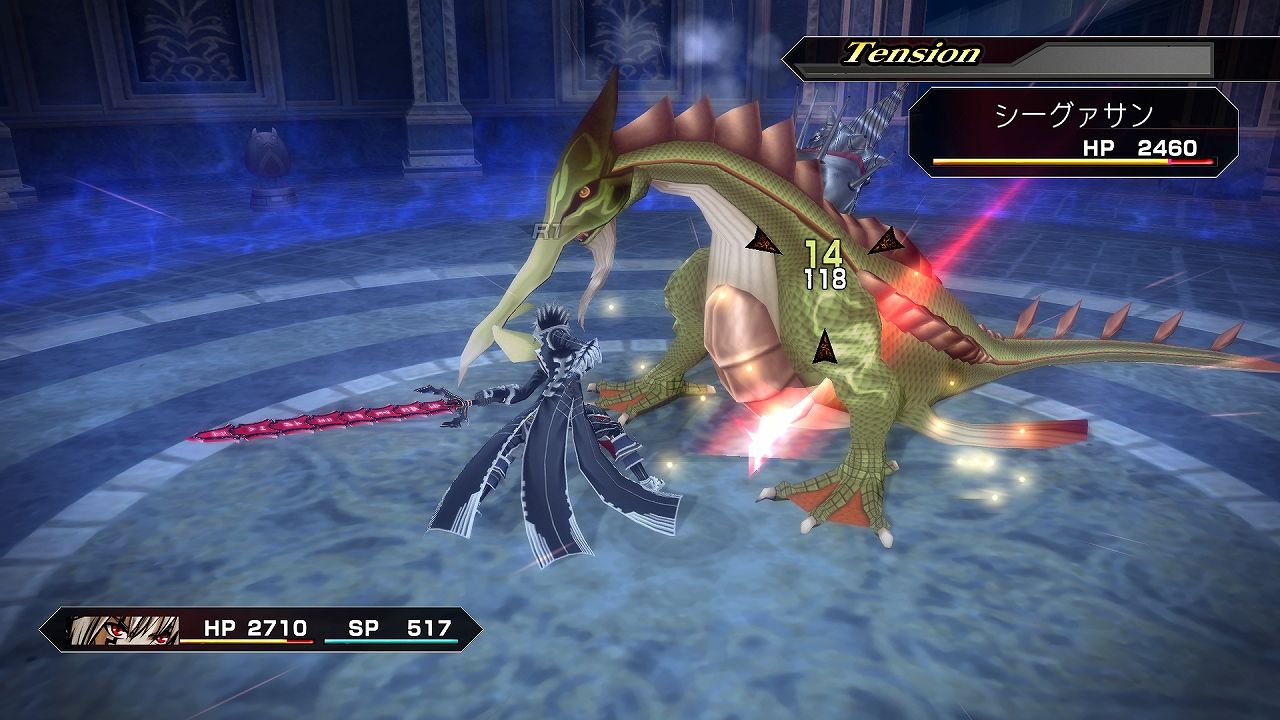This screenshot has height=720, width=1280.
Task: Select the target marker on the dragon's neck
Action: [x=763, y=238]
